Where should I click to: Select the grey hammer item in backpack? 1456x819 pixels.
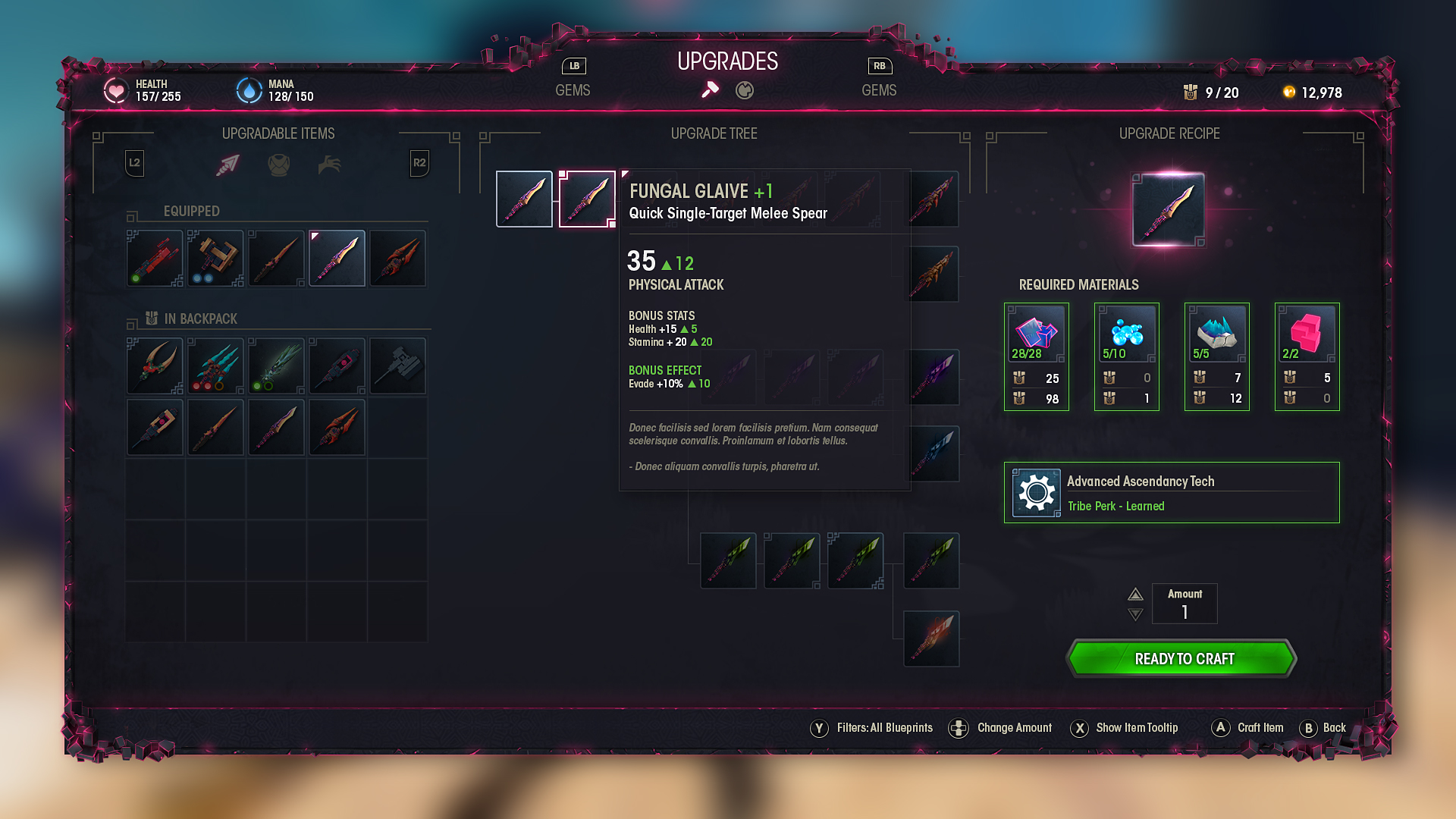(397, 366)
